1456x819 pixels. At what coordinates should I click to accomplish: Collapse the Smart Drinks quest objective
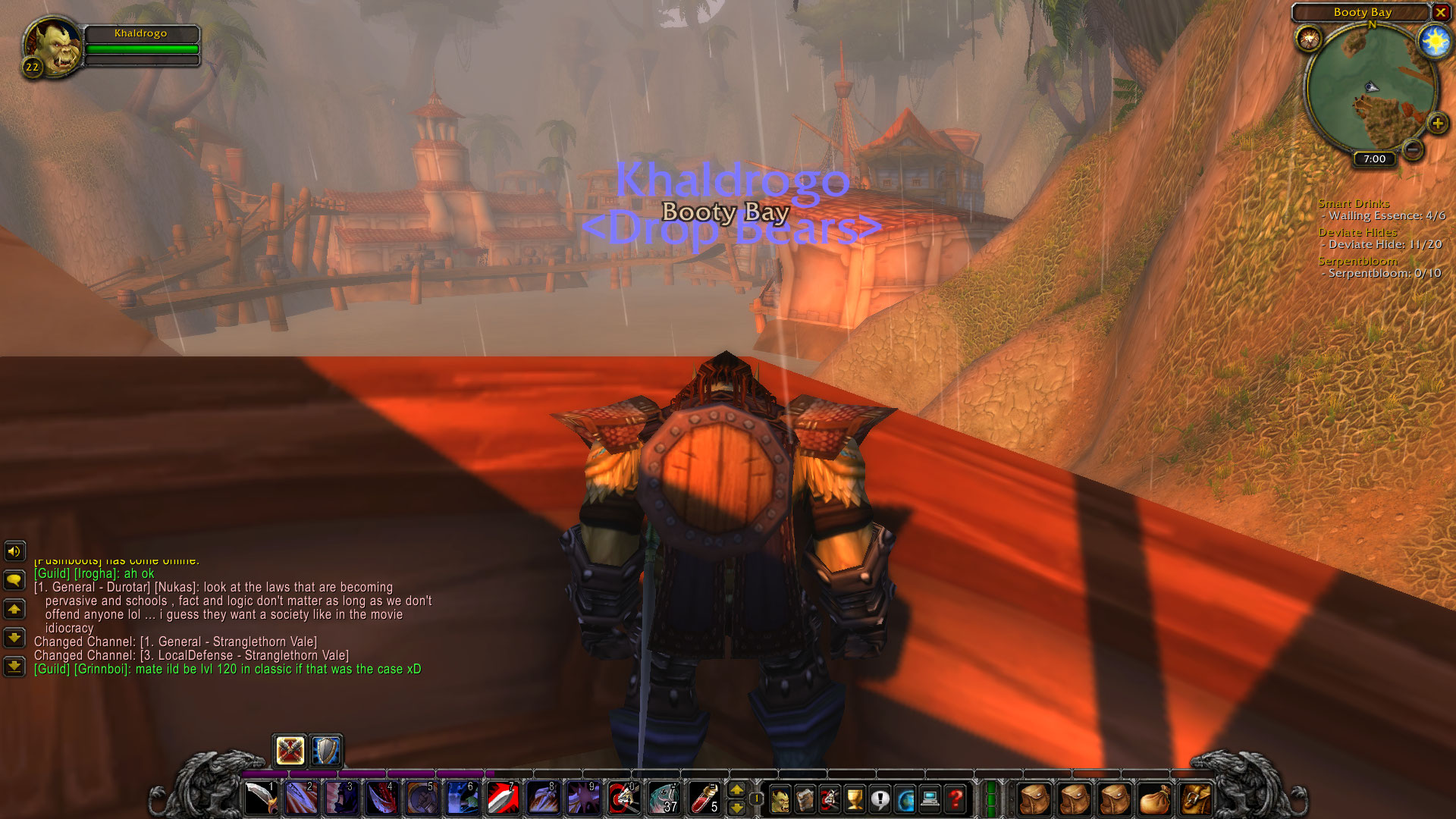tap(1354, 203)
